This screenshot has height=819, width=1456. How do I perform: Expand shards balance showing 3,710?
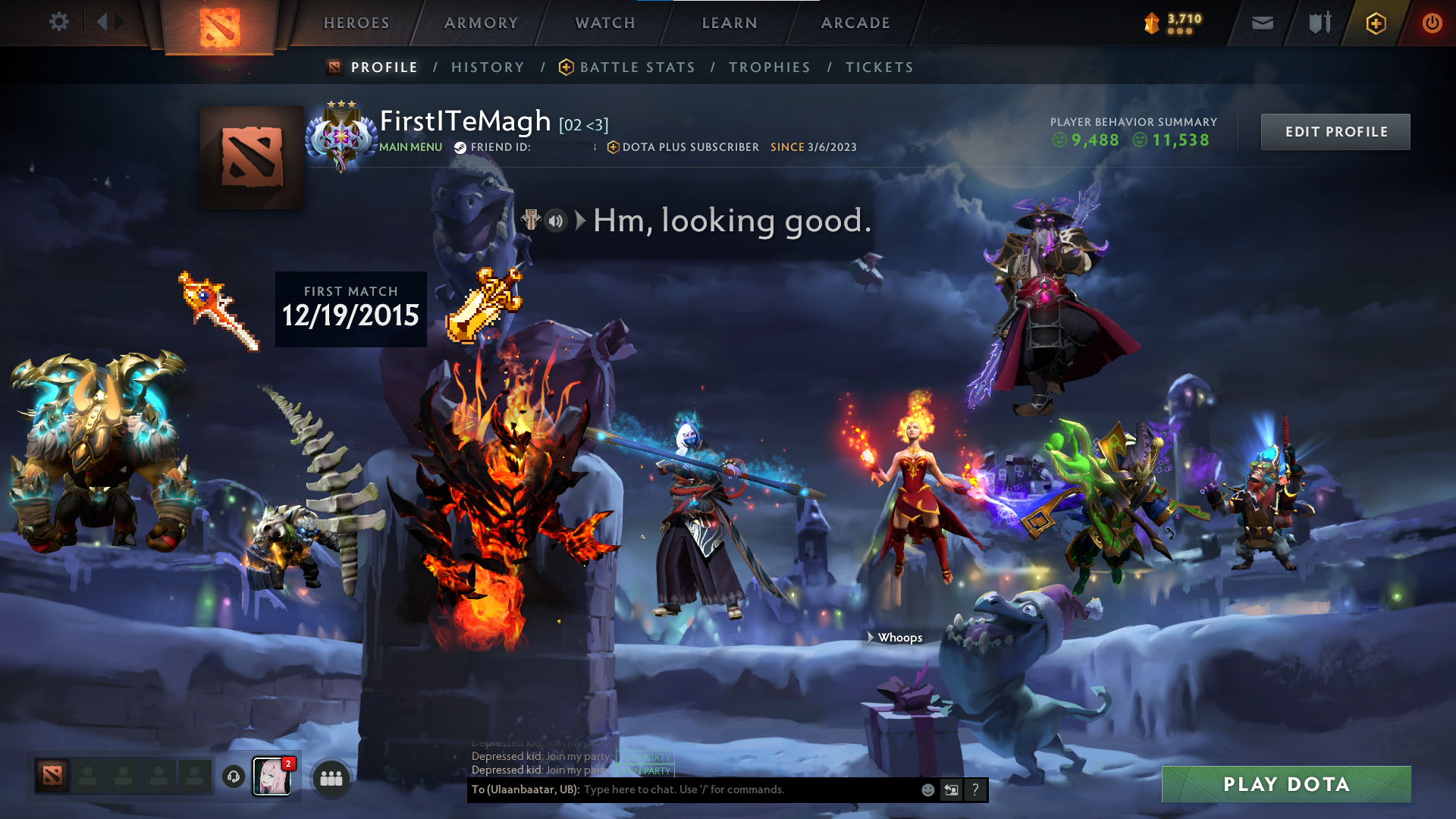[1178, 23]
